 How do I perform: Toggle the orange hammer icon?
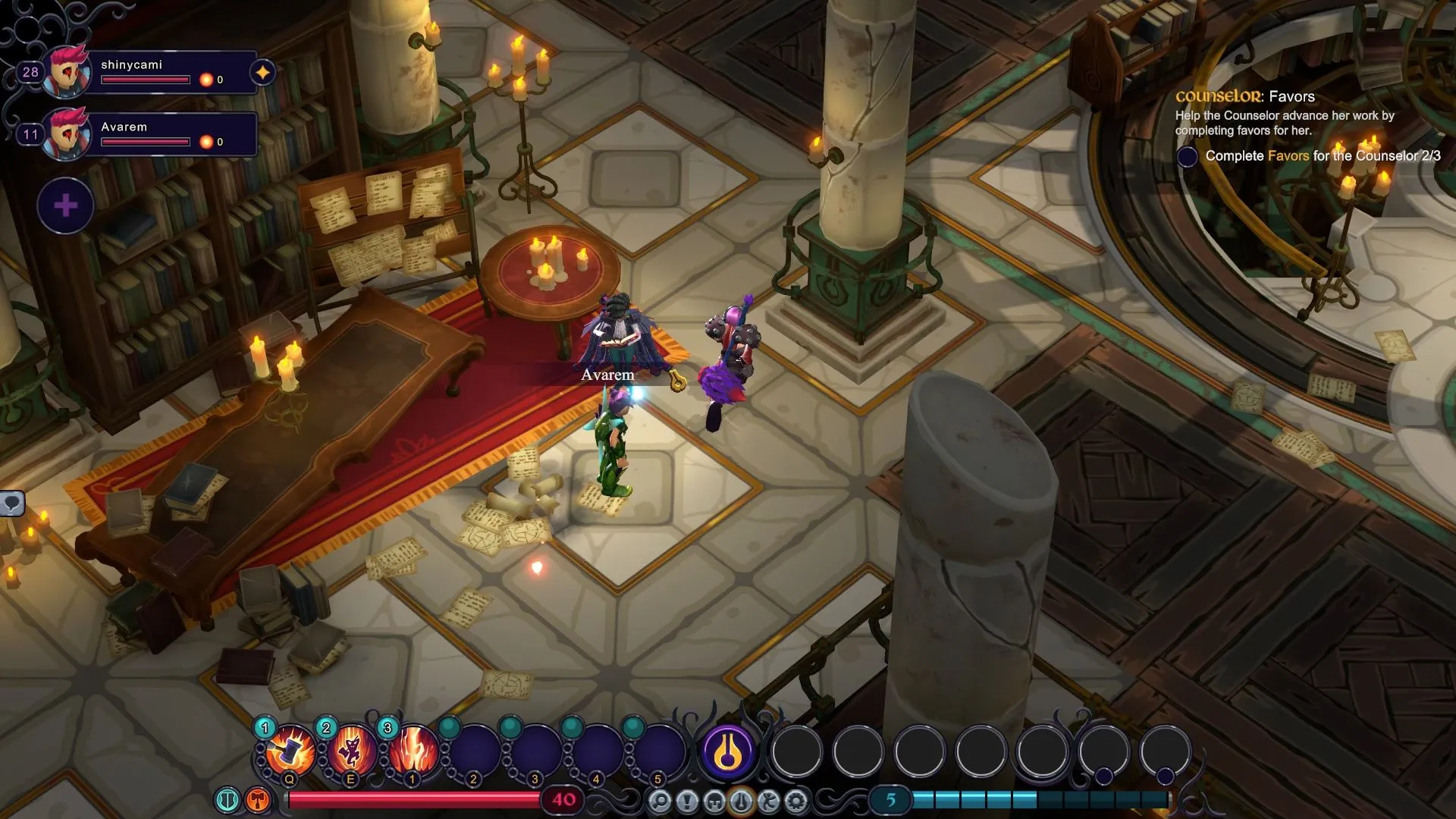[258, 799]
